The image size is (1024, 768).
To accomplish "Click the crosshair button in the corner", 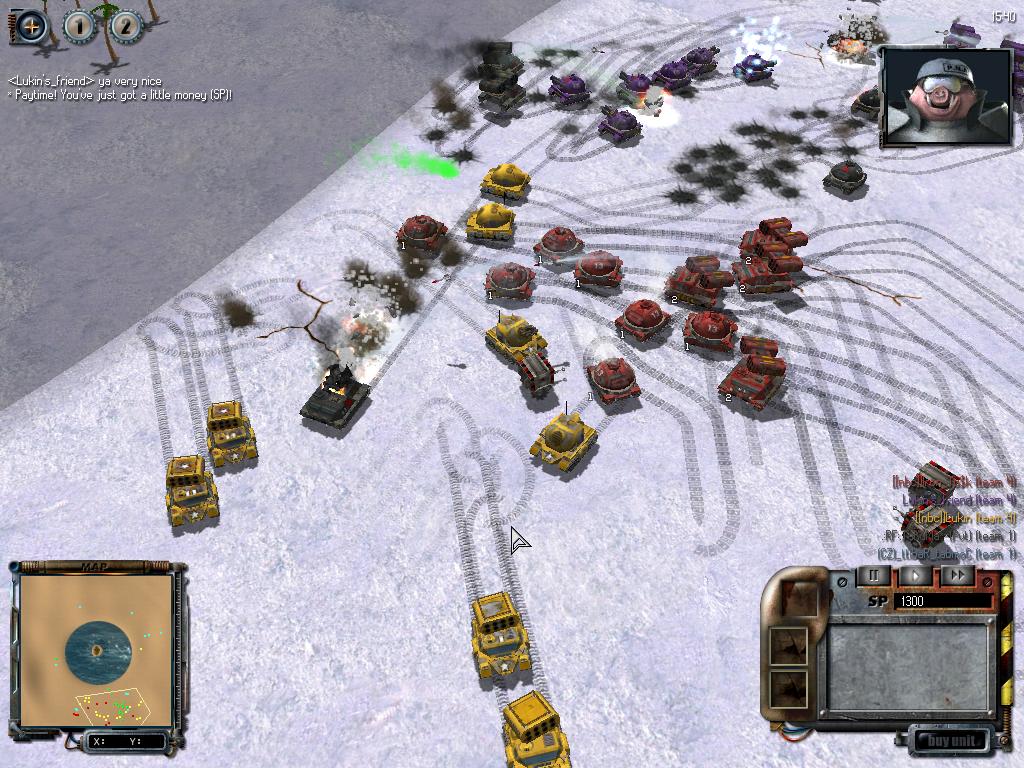I will (x=31, y=27).
